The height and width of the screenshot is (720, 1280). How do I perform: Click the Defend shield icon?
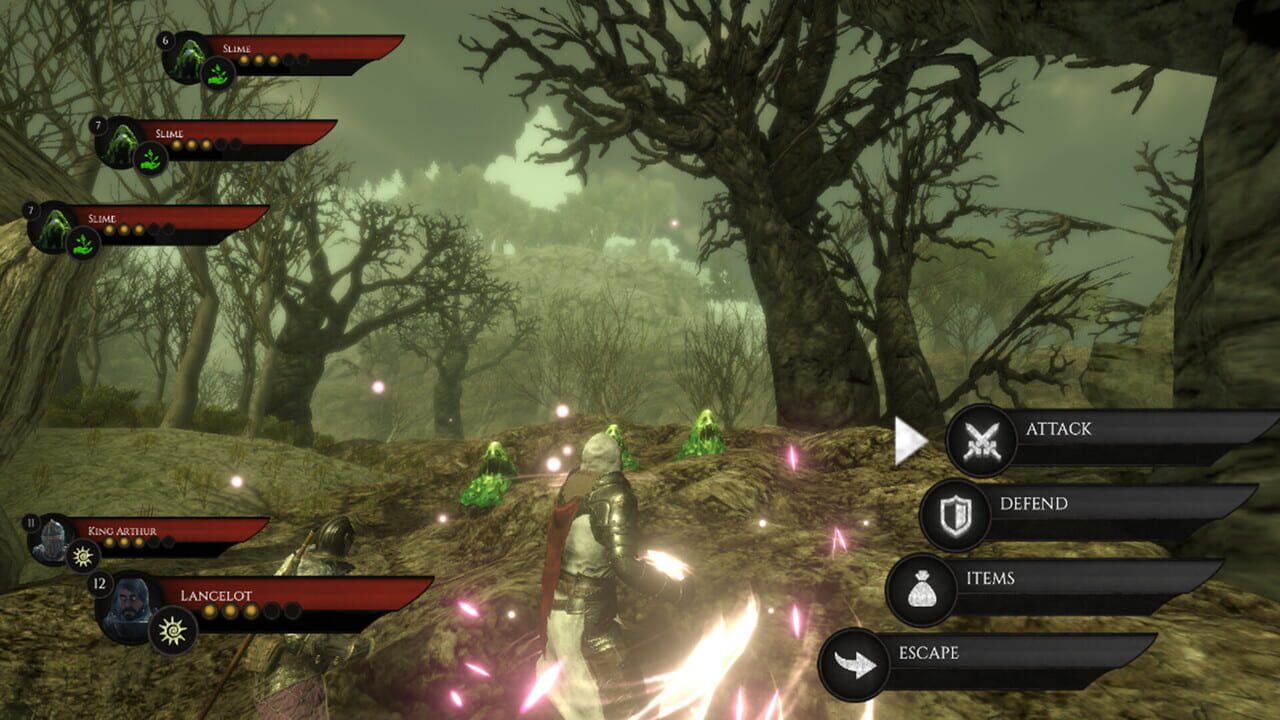(955, 512)
